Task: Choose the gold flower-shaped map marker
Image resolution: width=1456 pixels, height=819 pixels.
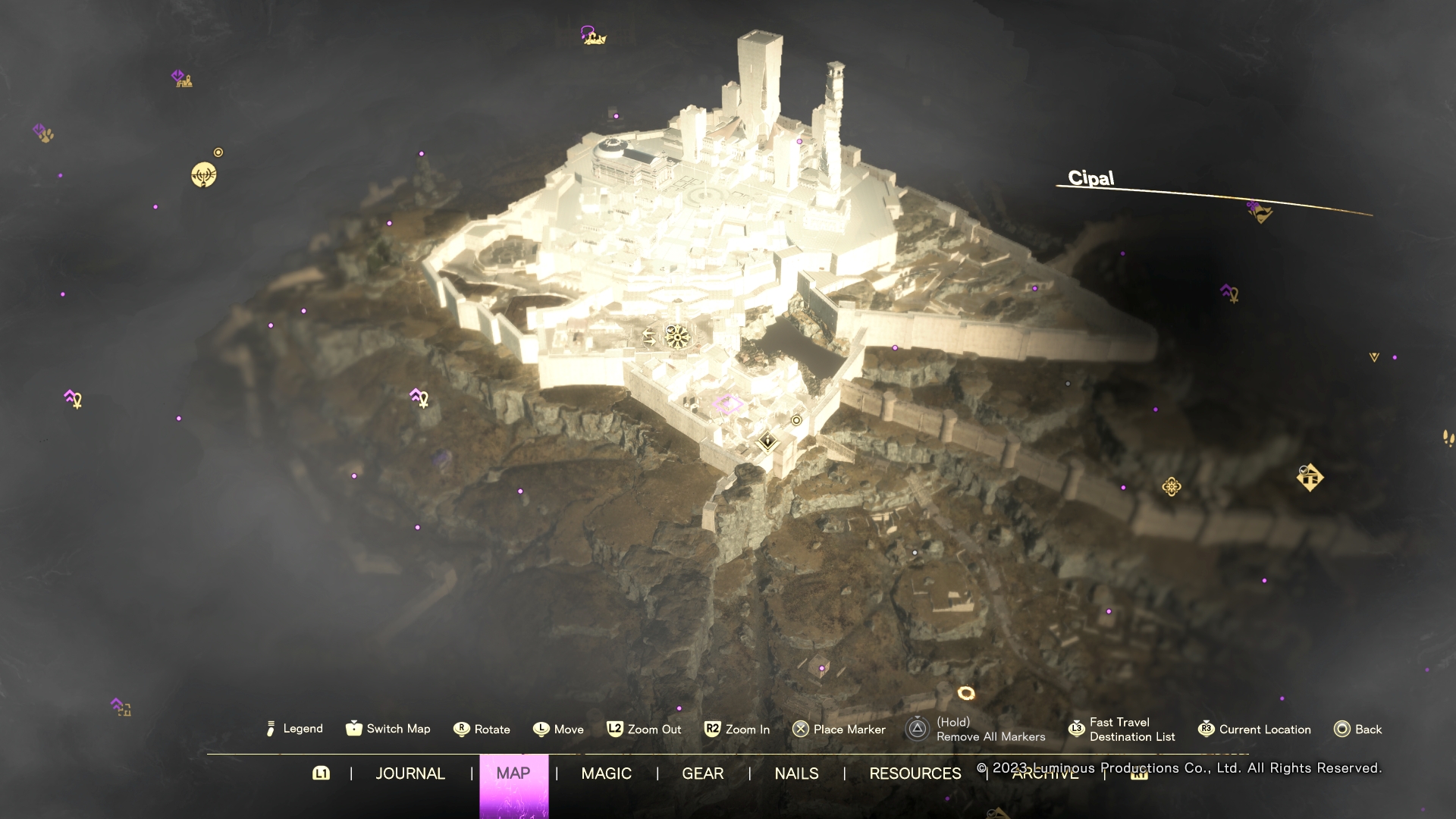Action: [x=1172, y=487]
